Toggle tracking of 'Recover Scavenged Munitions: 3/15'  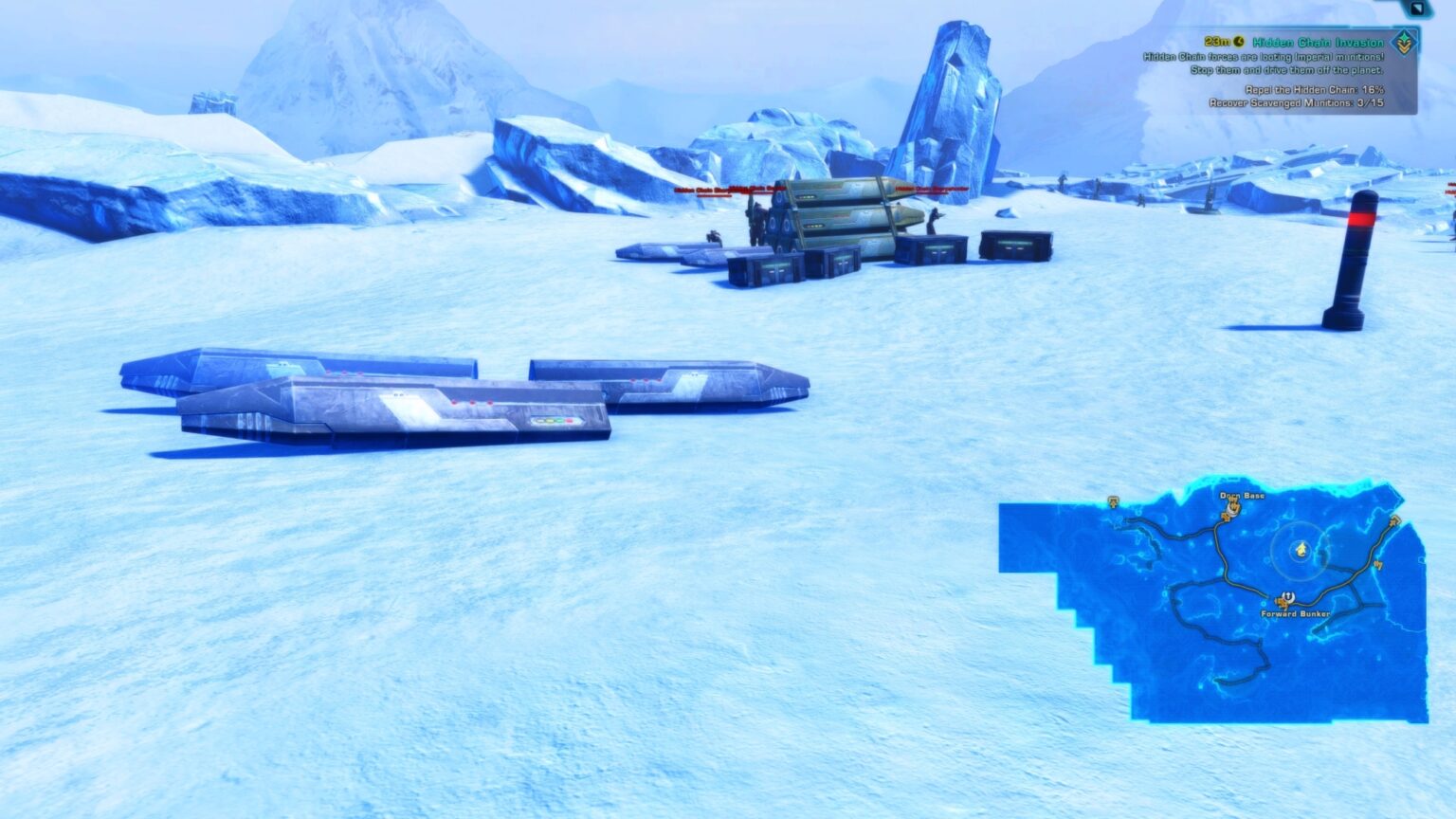(1297, 102)
